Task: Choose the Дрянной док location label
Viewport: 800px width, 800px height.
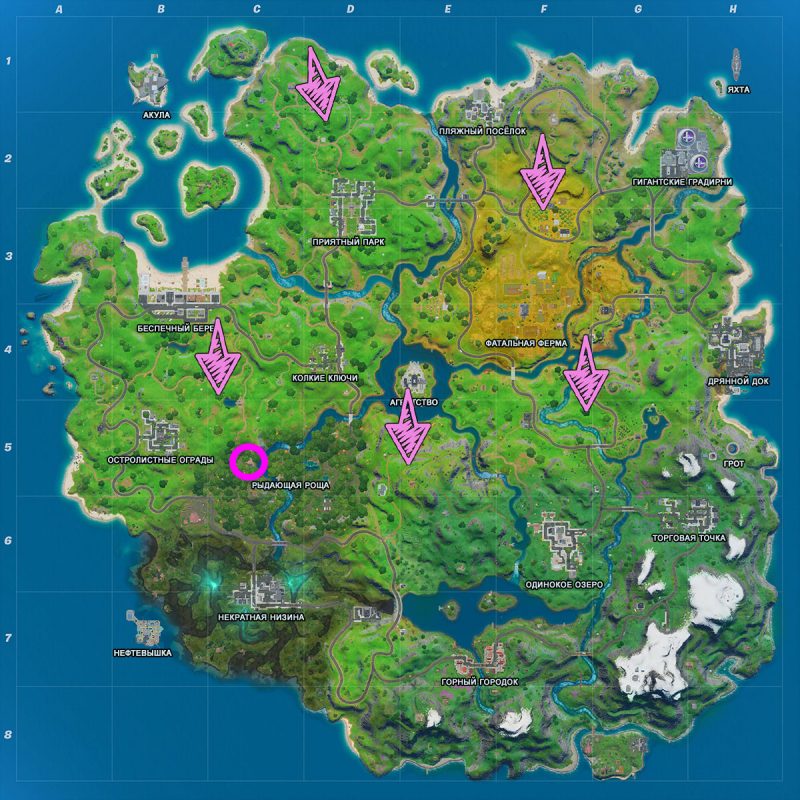Action: (736, 381)
